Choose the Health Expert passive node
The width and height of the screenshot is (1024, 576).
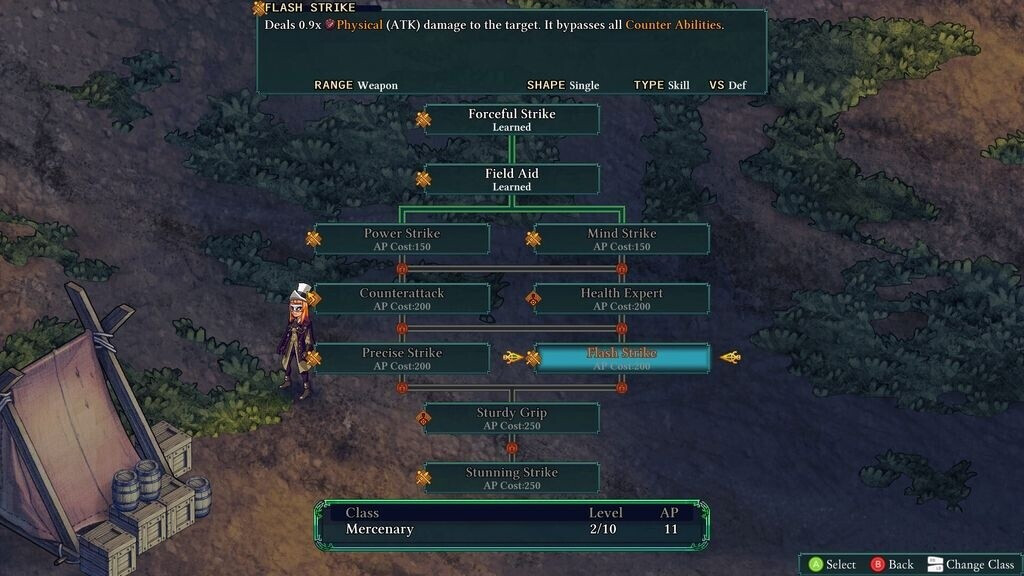click(x=621, y=298)
